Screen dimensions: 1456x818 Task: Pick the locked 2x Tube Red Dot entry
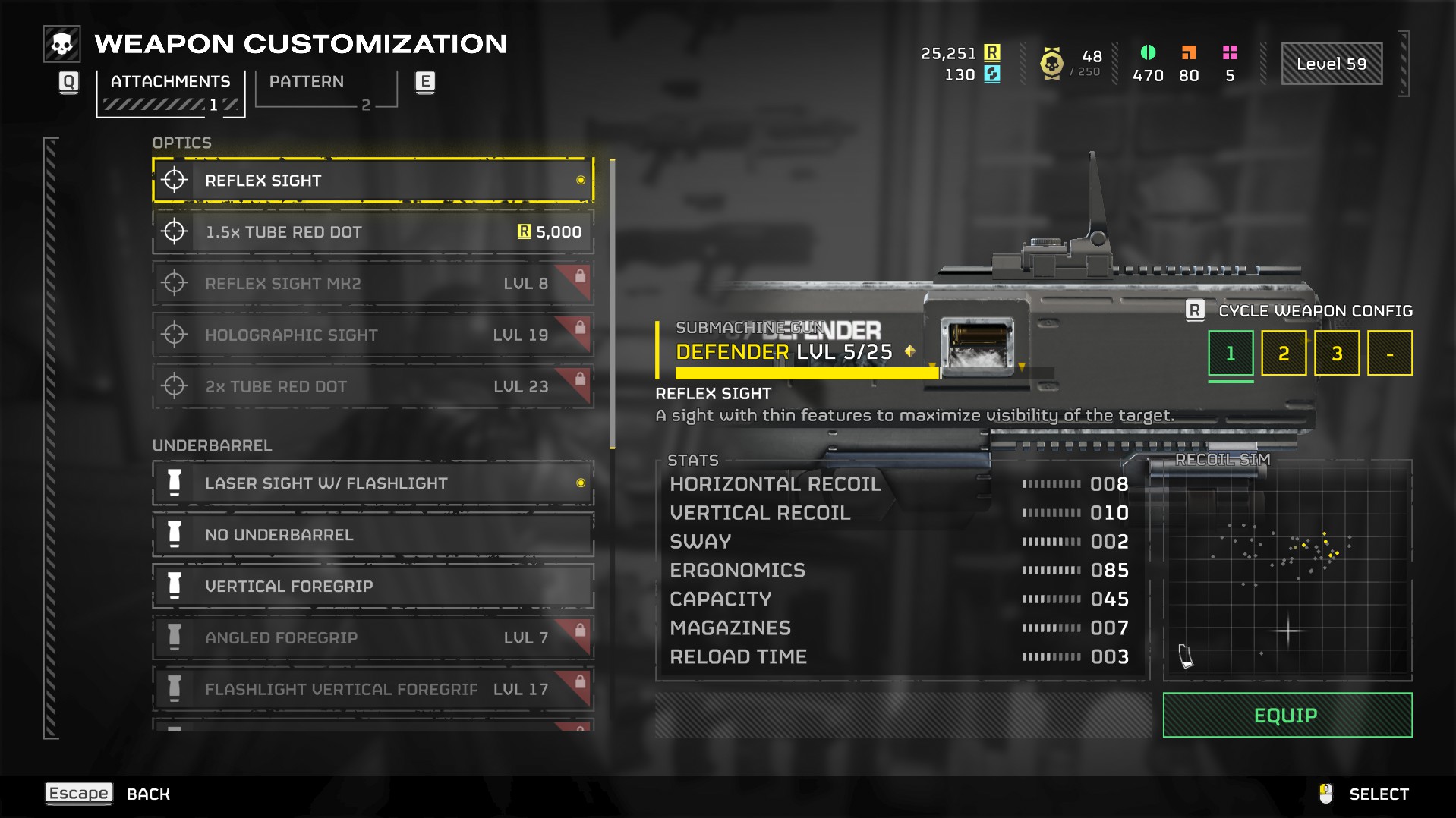point(372,387)
